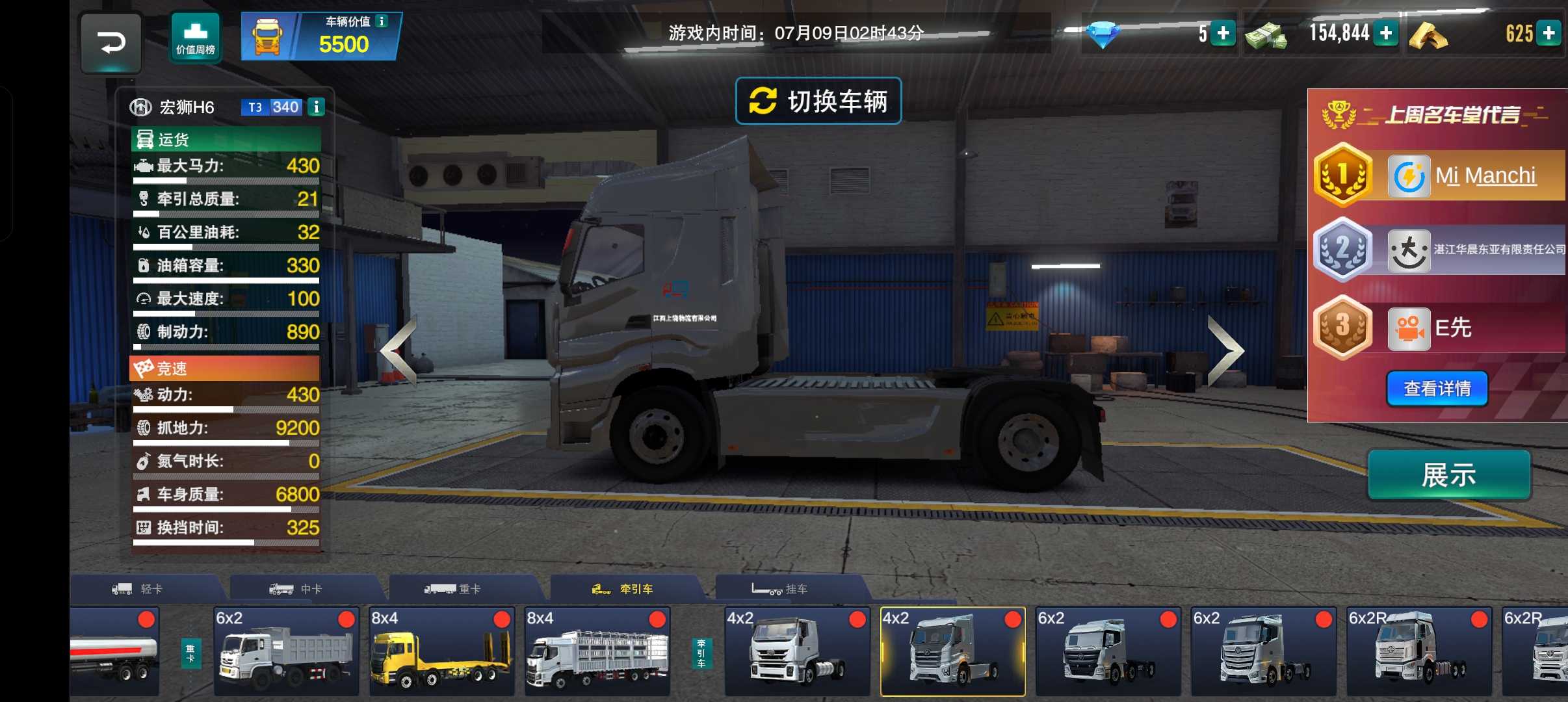Click 查看详情 to view hall of fame details
Viewport: 1568px width, 702px height.
[x=1438, y=388]
